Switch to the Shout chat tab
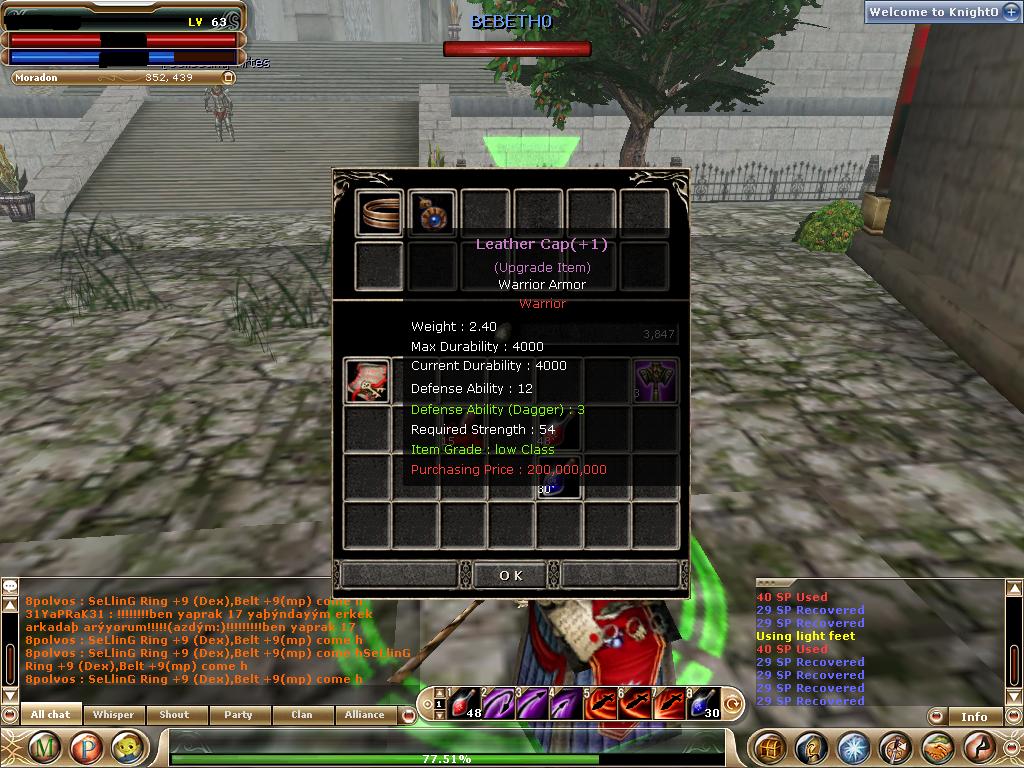1024x768 pixels. click(174, 715)
